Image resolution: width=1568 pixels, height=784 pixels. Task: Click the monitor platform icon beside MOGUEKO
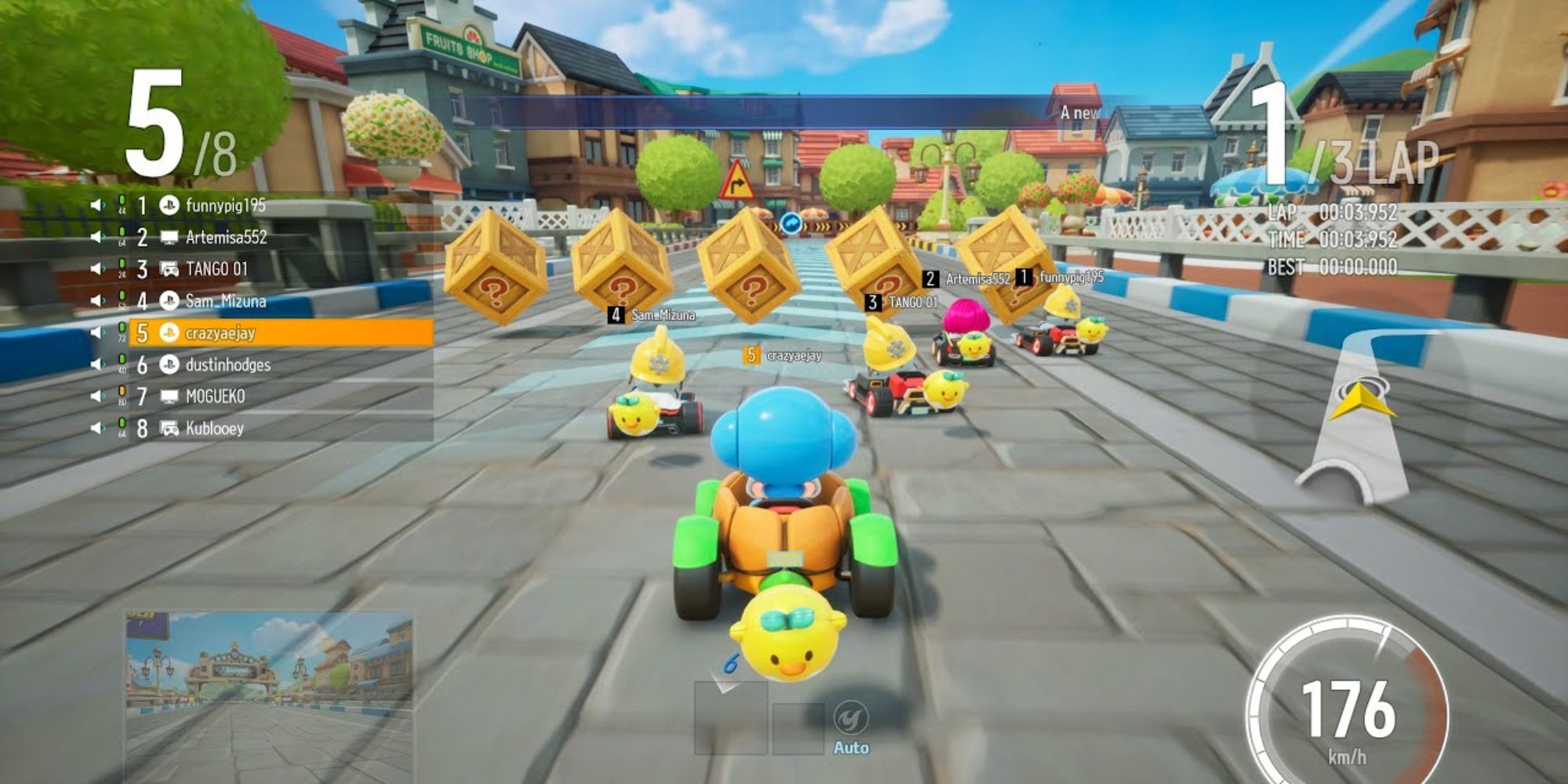pos(169,397)
